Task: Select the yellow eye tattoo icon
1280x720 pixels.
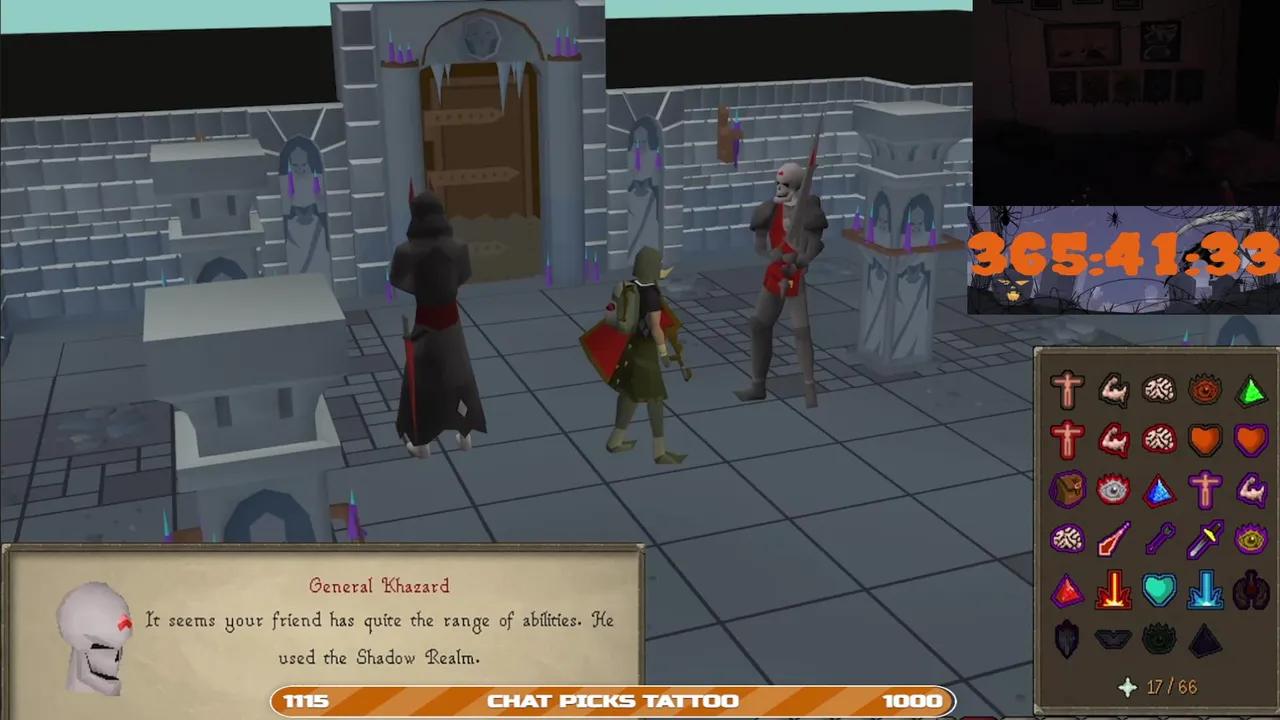Action: 1251,539
